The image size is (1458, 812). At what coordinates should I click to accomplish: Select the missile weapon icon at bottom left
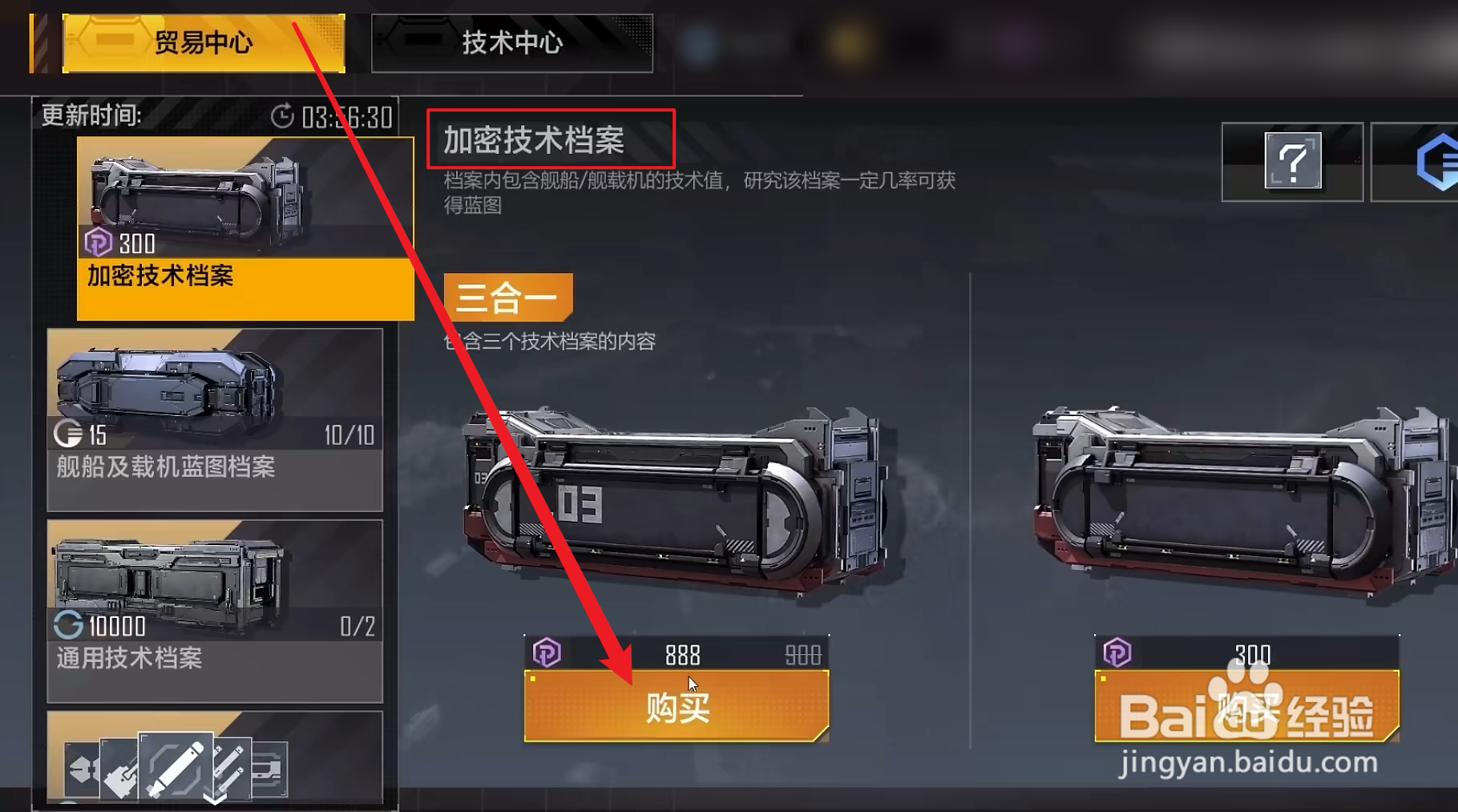tap(177, 769)
